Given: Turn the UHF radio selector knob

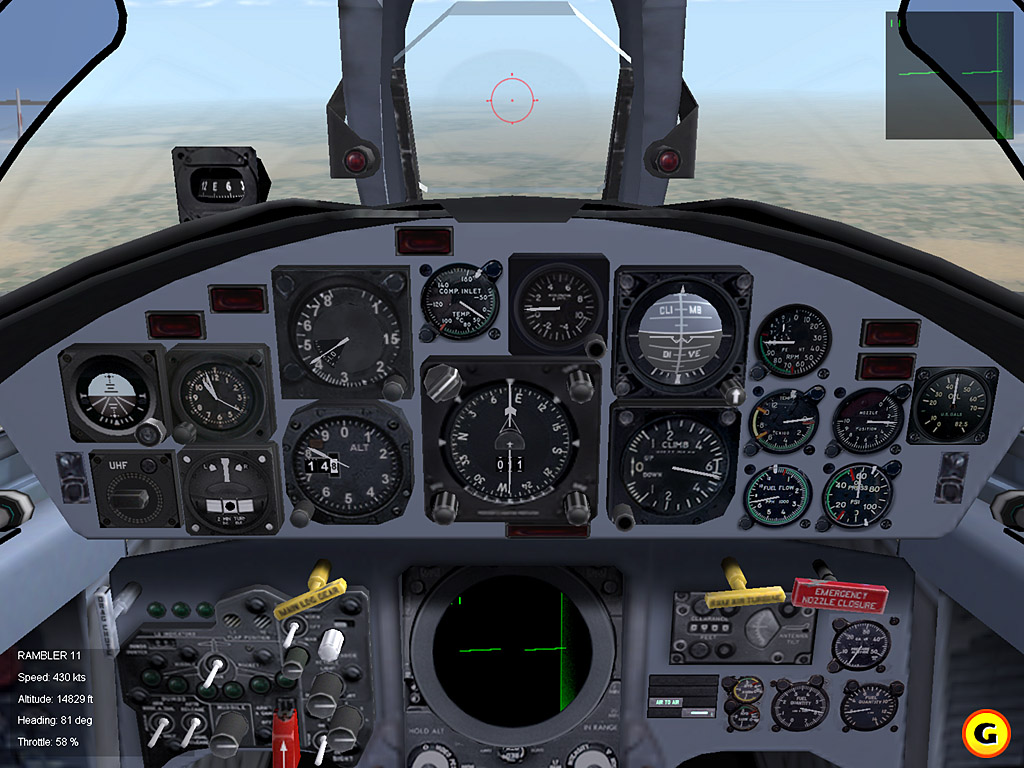Looking at the screenshot, I should (134, 491).
